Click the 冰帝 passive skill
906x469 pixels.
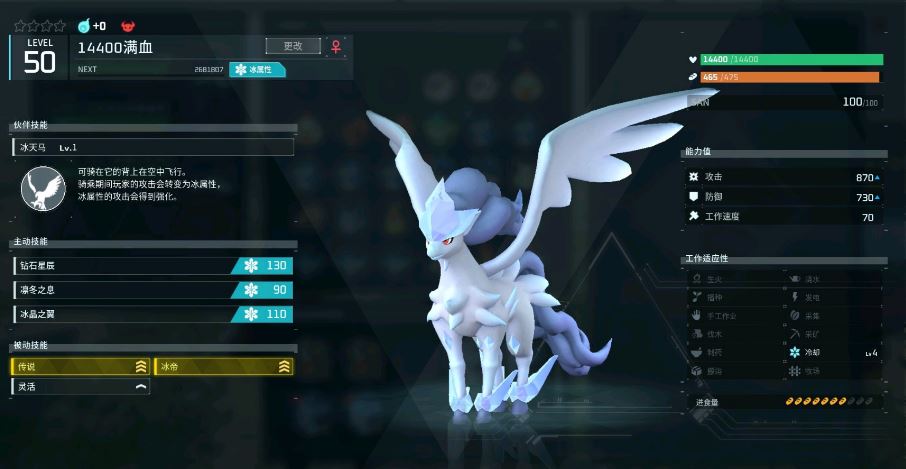224,367
